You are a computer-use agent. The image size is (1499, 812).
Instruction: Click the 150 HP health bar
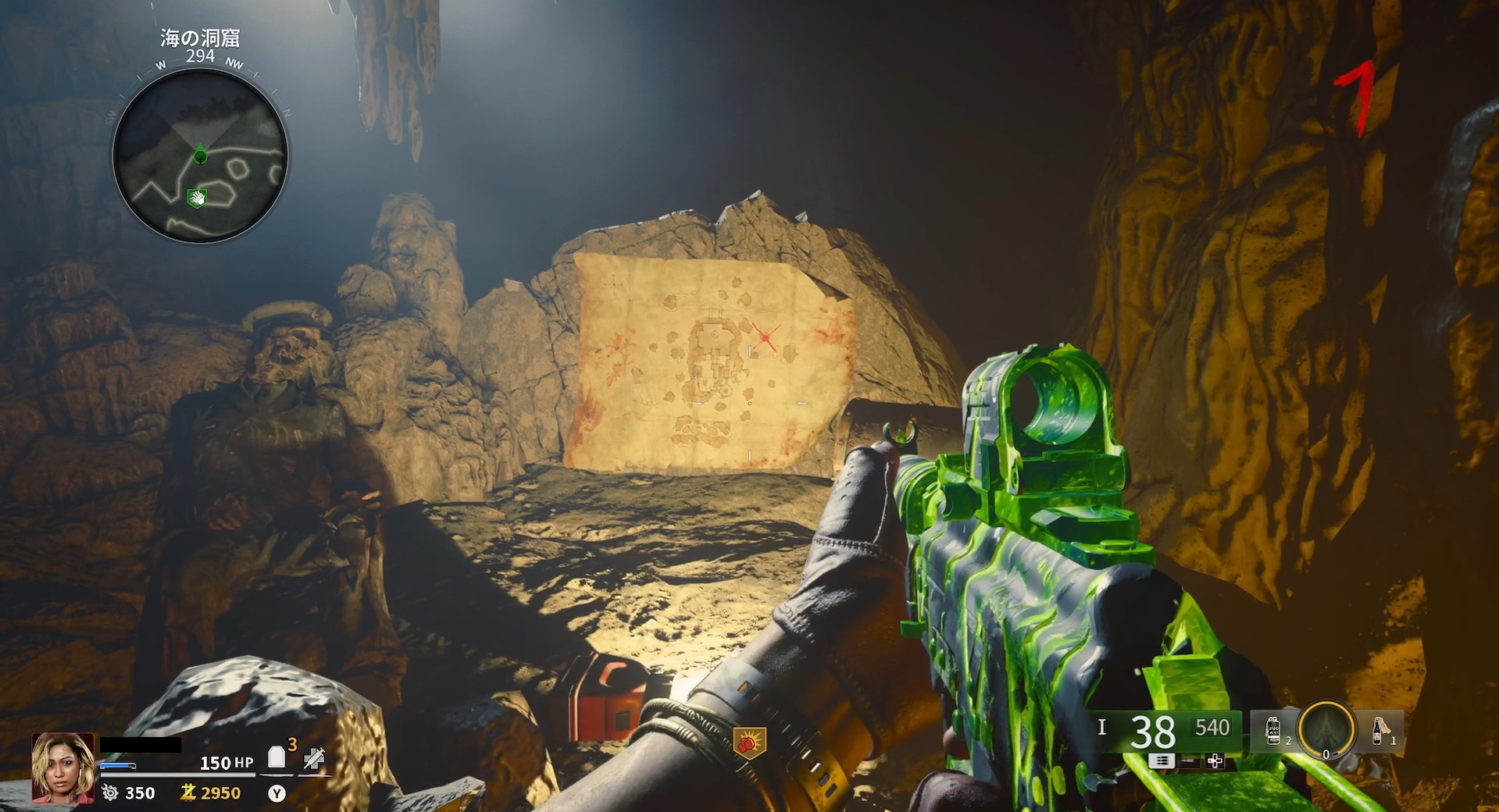[x=227, y=763]
